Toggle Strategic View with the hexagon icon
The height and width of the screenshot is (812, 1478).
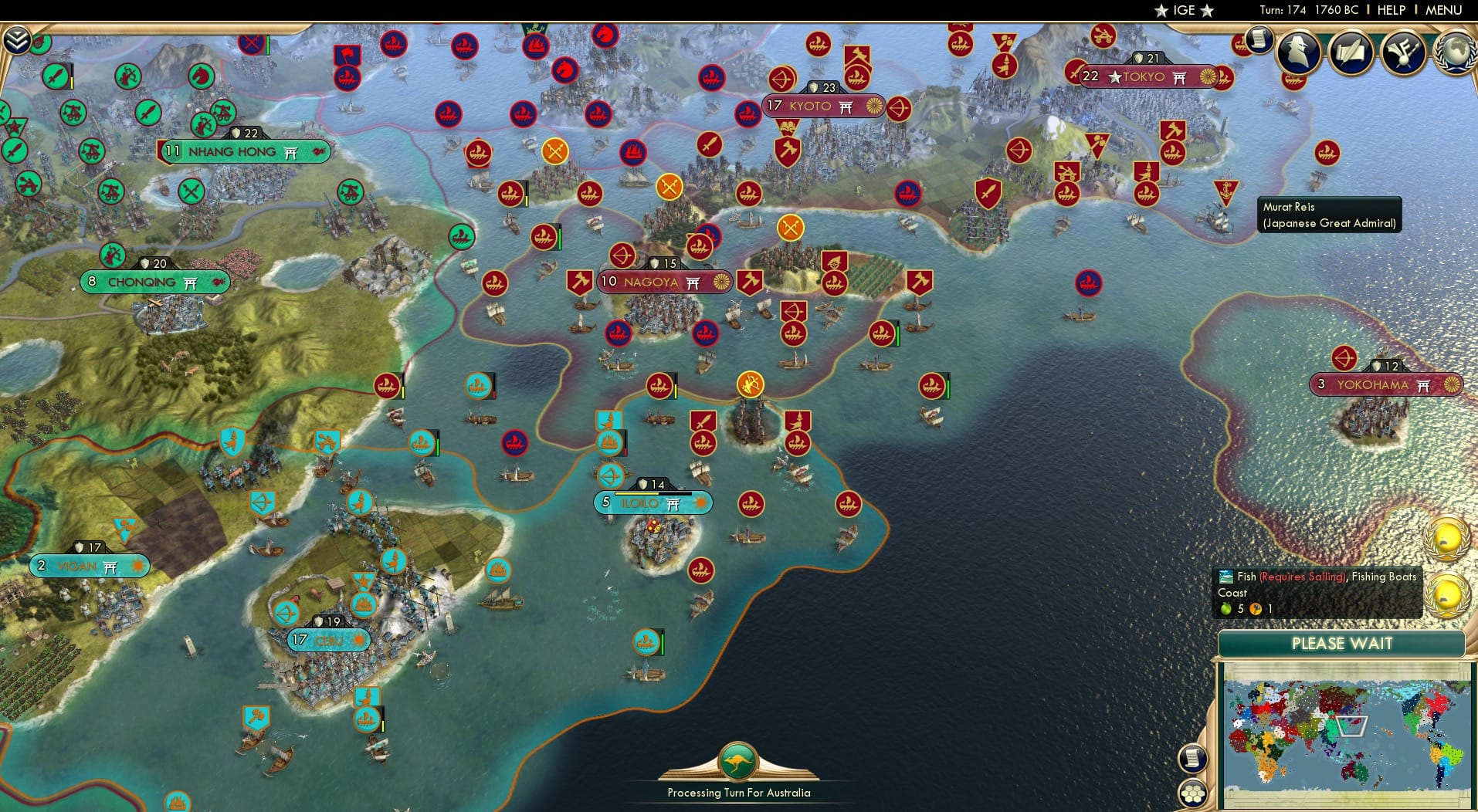(x=1192, y=792)
